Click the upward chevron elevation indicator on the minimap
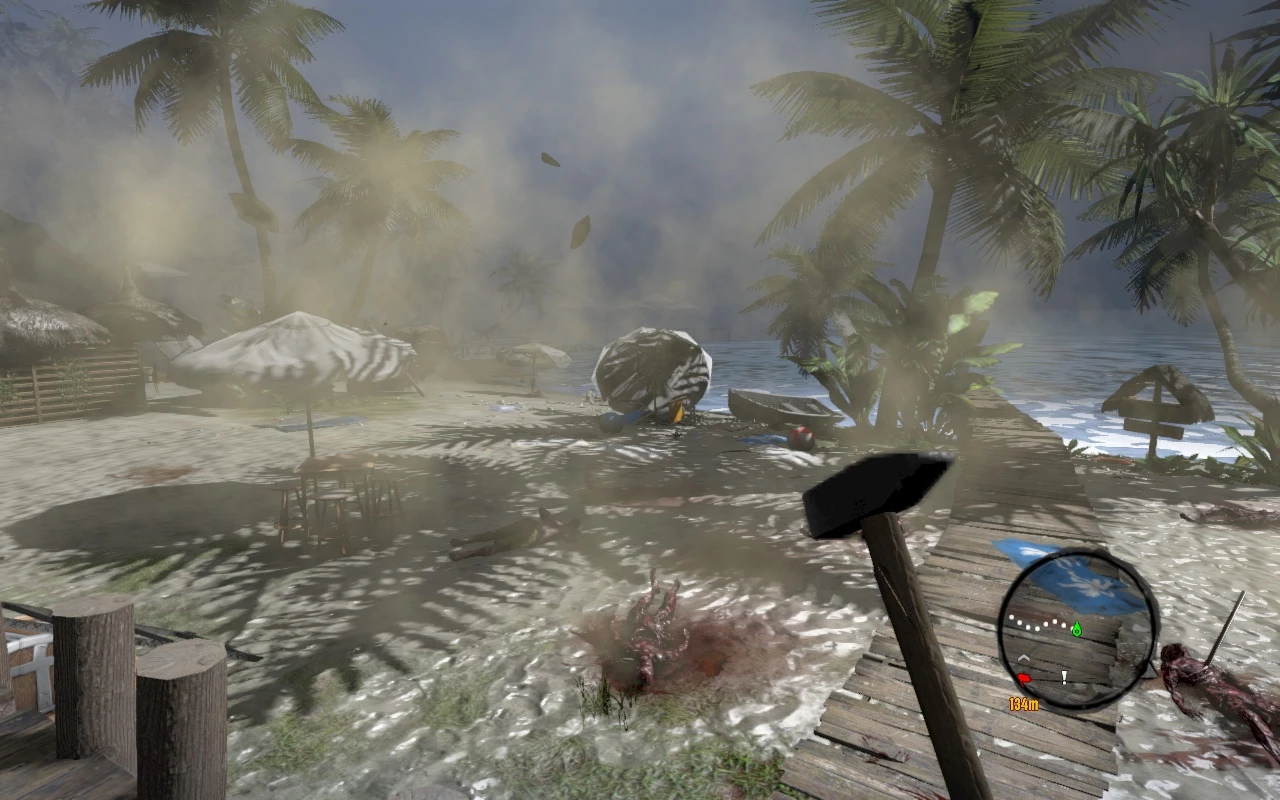 tap(1024, 658)
